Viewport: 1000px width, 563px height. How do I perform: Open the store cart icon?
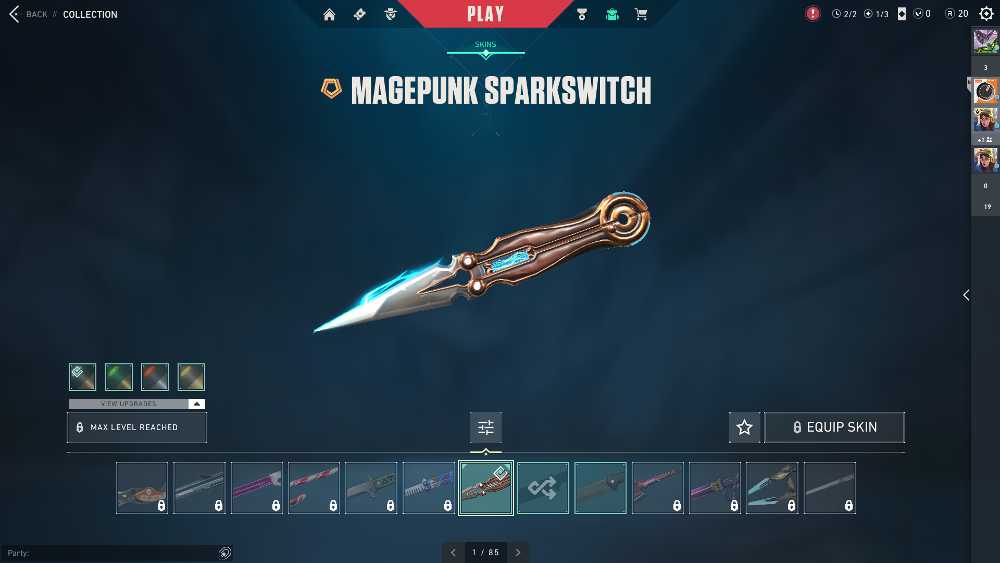[x=641, y=14]
